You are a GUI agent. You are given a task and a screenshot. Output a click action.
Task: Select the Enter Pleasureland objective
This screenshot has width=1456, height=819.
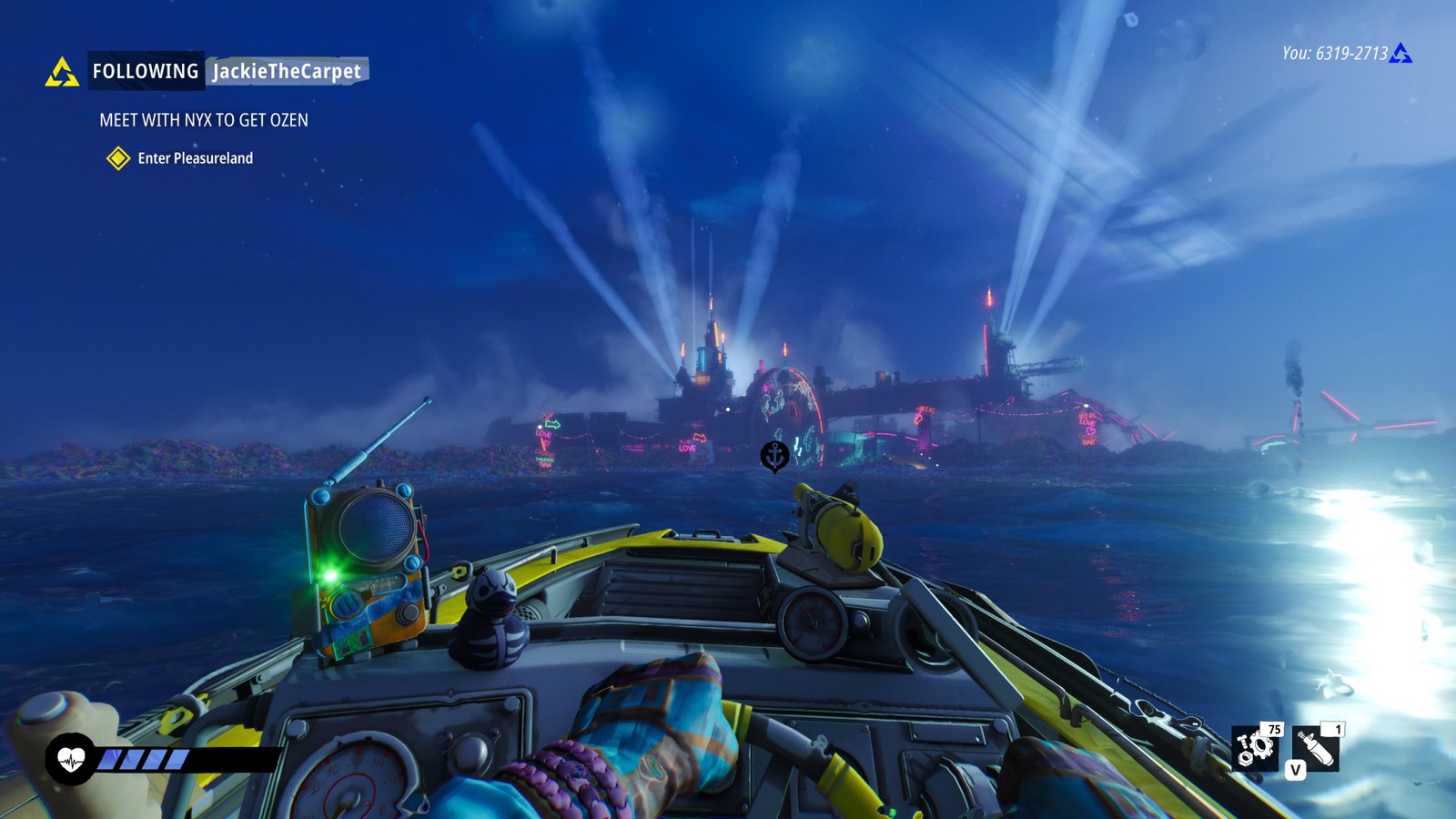tap(195, 158)
